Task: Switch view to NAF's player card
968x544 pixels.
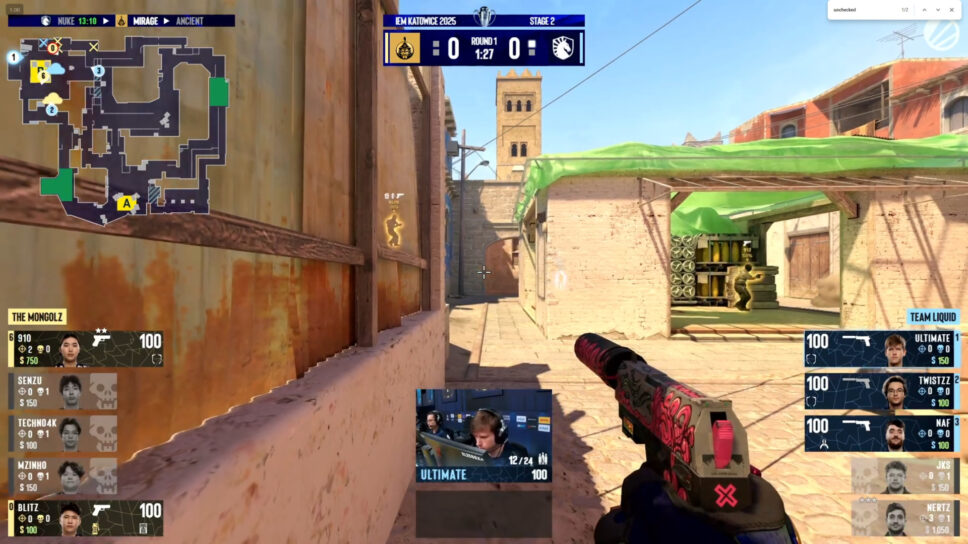Action: point(881,433)
